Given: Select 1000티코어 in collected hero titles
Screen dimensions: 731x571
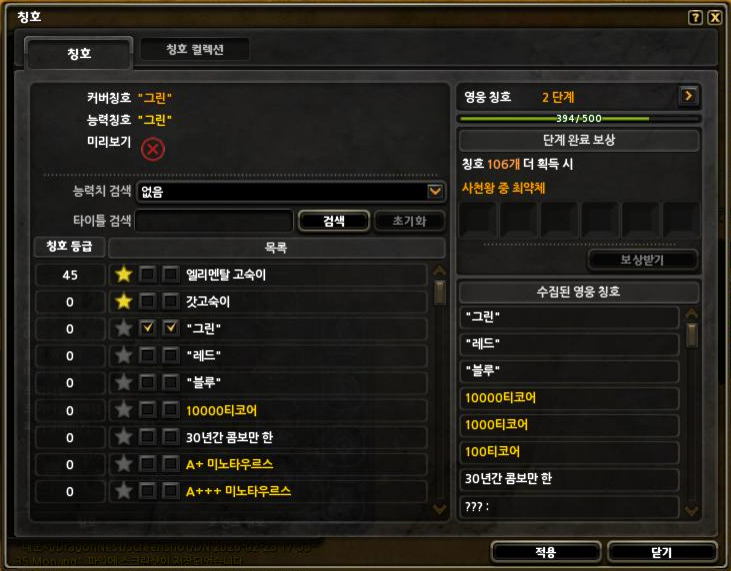Looking at the screenshot, I should click(x=568, y=424).
